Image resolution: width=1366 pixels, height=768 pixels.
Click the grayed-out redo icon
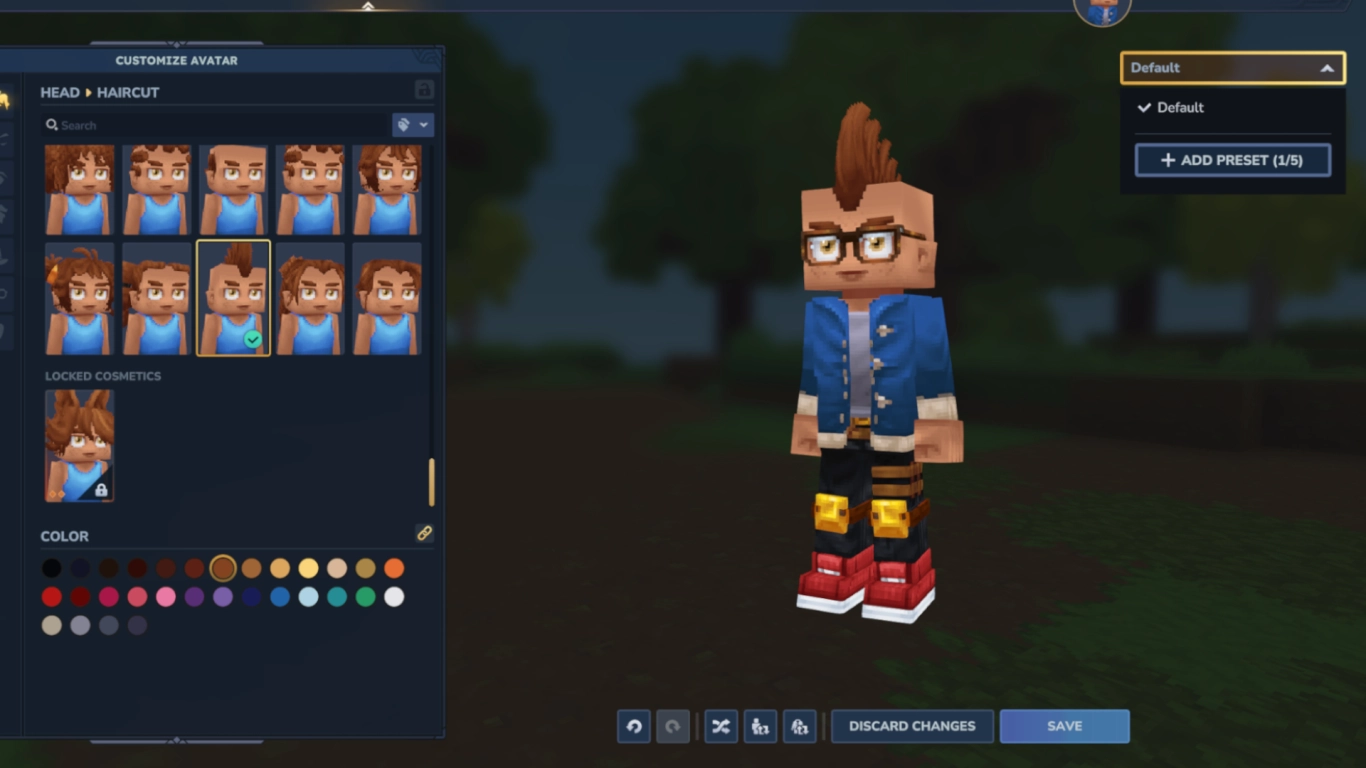click(x=673, y=726)
